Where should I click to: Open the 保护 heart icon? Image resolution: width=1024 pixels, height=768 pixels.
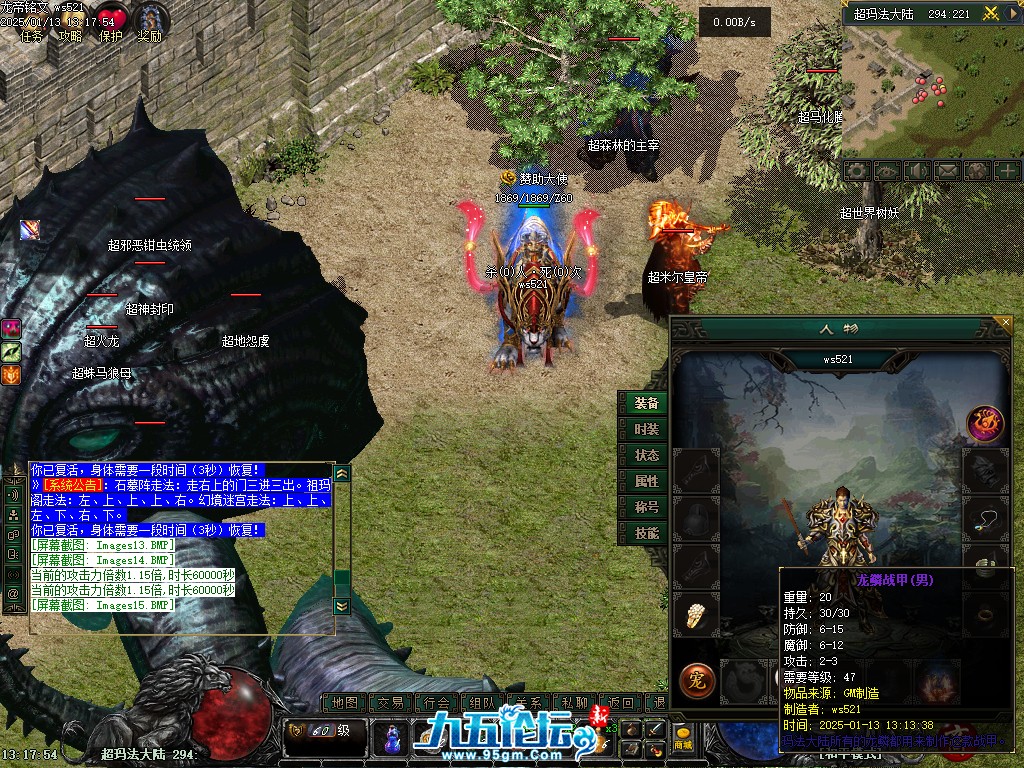tap(111, 22)
